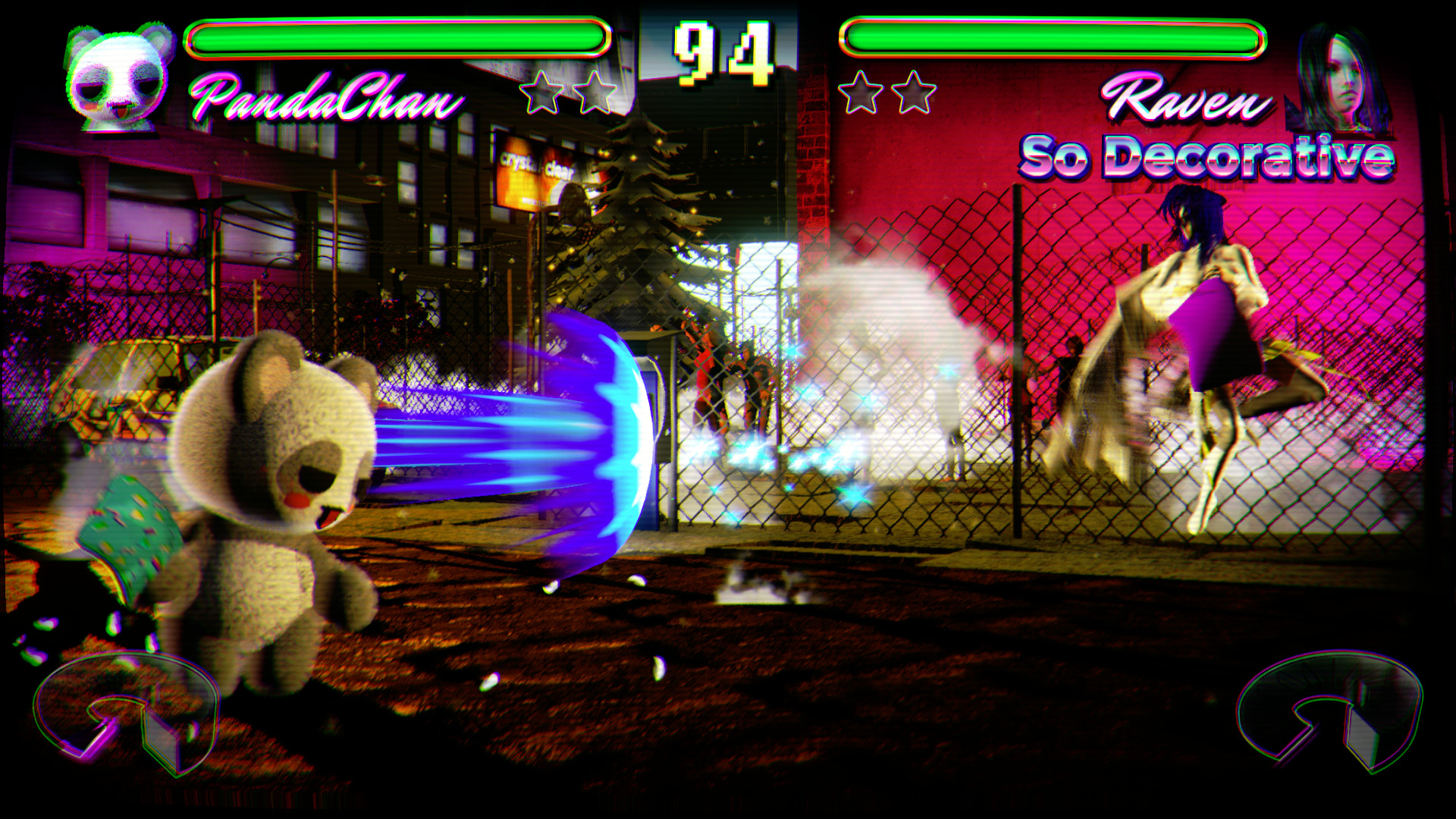Screen dimensions: 1456x819
Task: Select the Raven name label
Action: pyautogui.click(x=1188, y=99)
